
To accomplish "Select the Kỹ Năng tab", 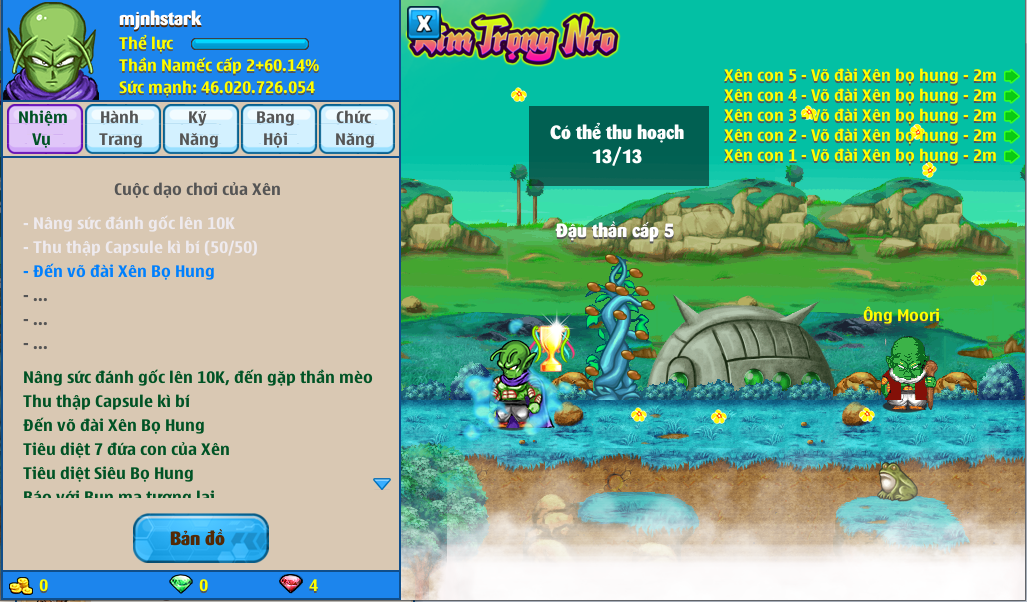I will (200, 129).
